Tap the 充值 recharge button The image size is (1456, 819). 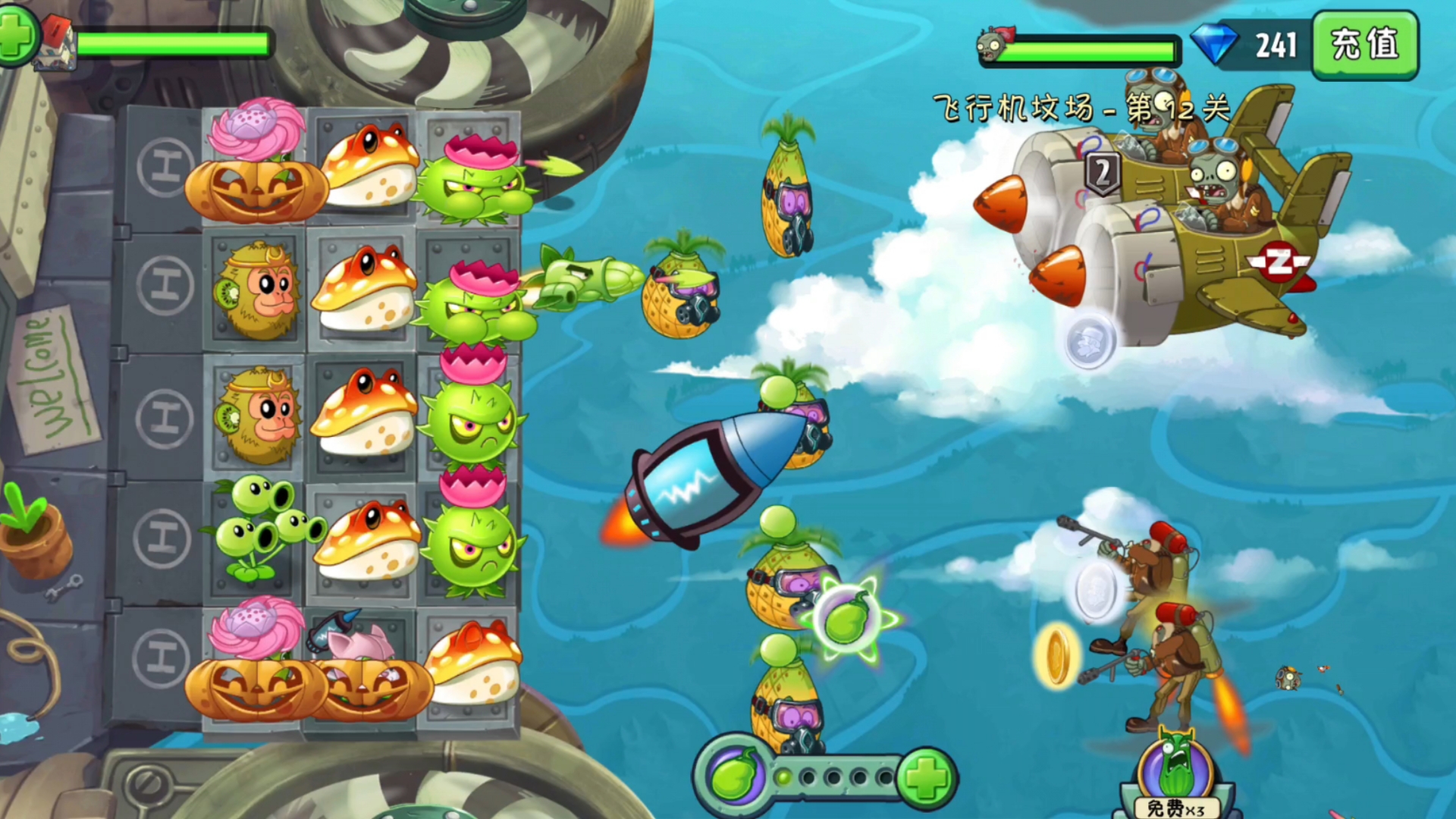[x=1365, y=44]
